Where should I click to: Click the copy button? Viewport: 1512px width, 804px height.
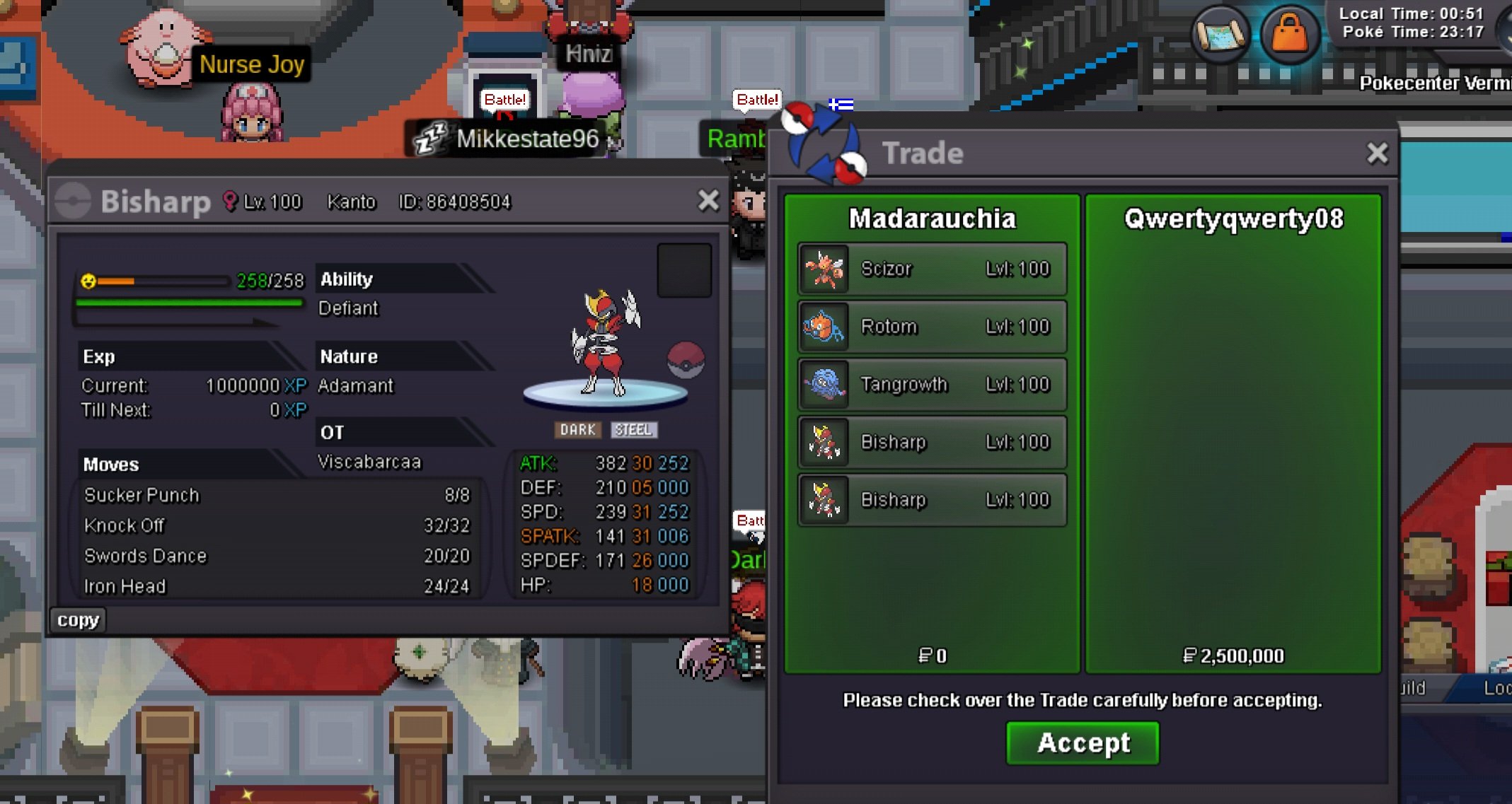[x=78, y=619]
